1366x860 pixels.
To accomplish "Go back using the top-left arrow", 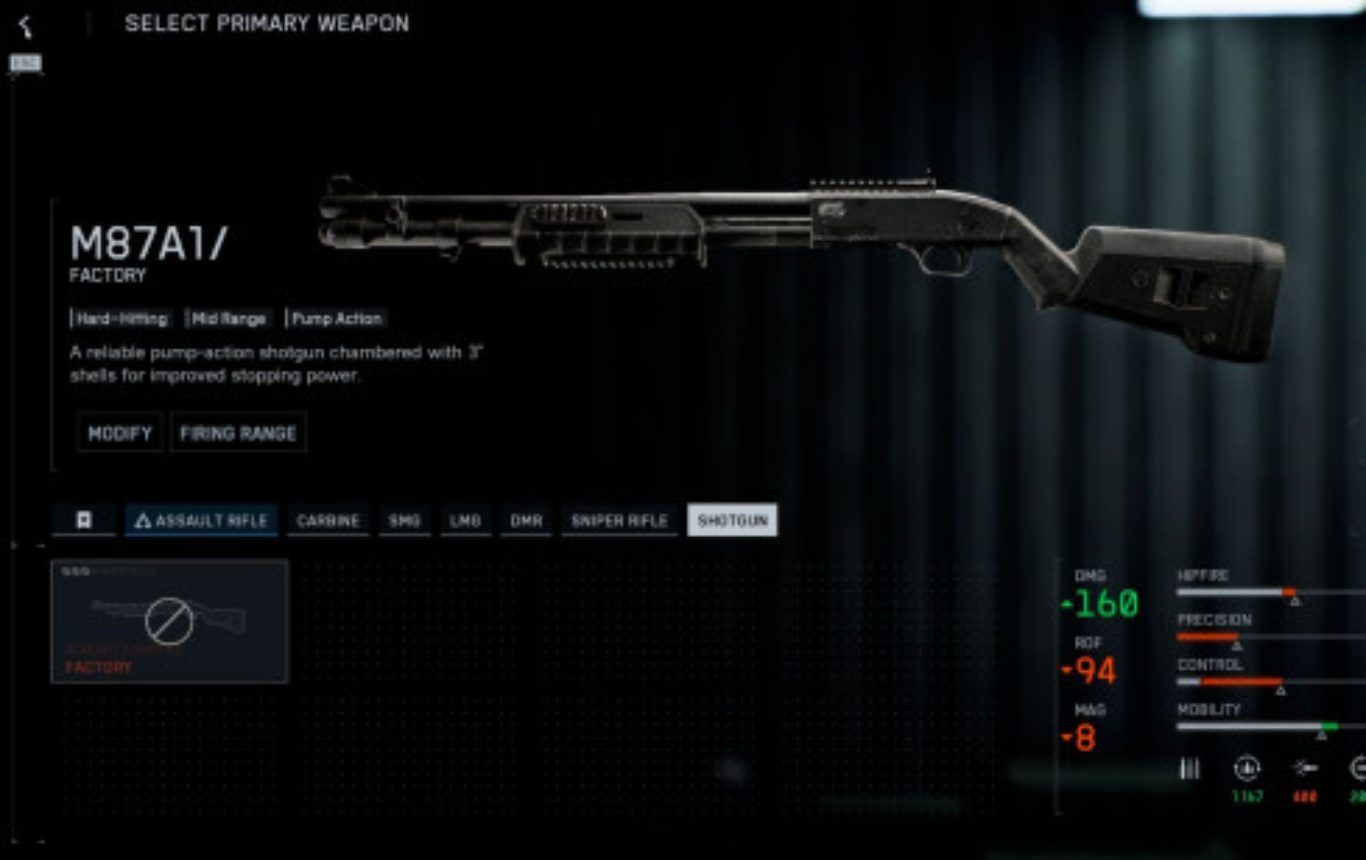I will pos(25,26).
